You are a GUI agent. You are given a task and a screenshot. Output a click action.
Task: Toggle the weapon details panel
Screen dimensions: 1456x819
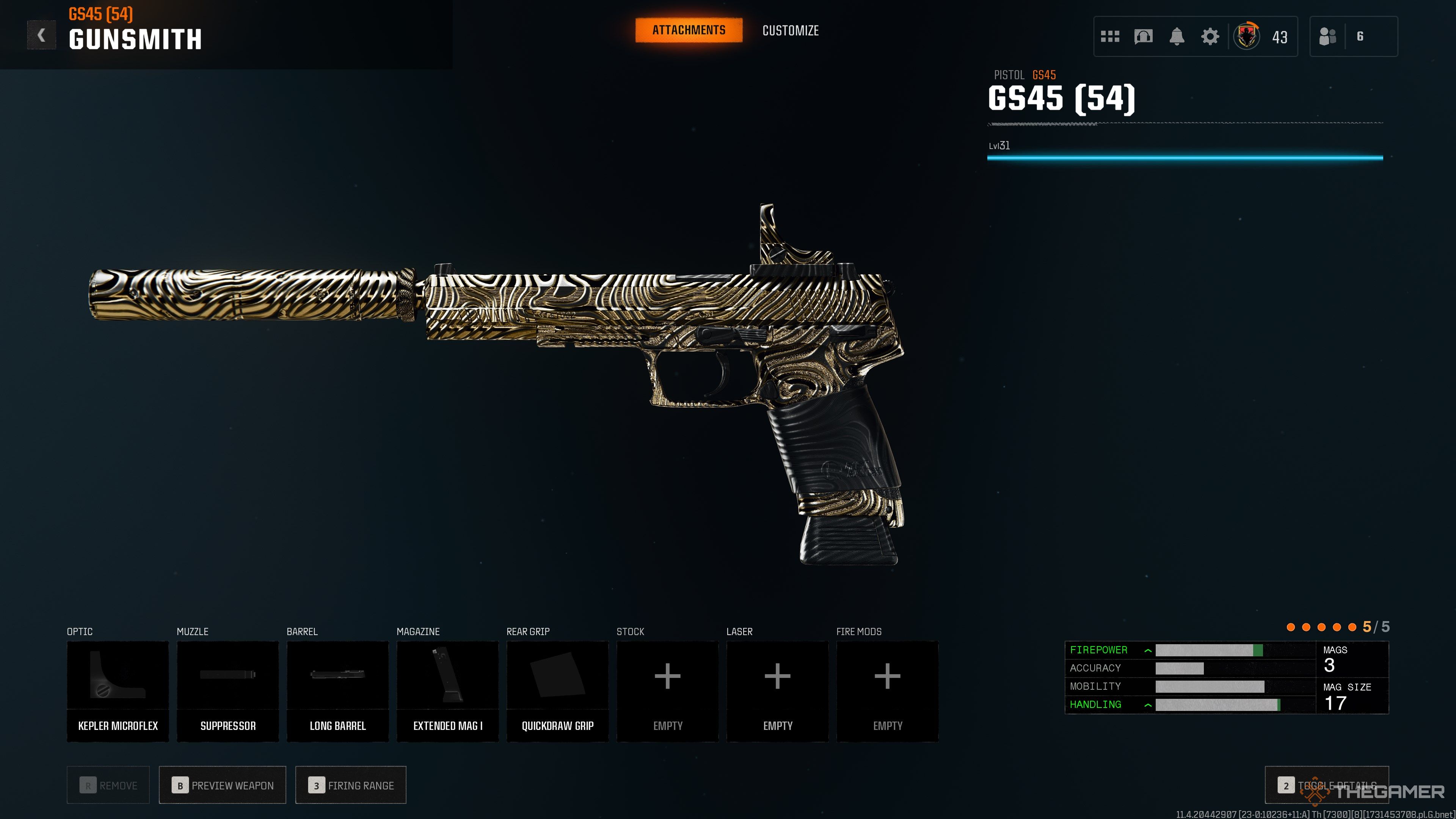[1327, 785]
